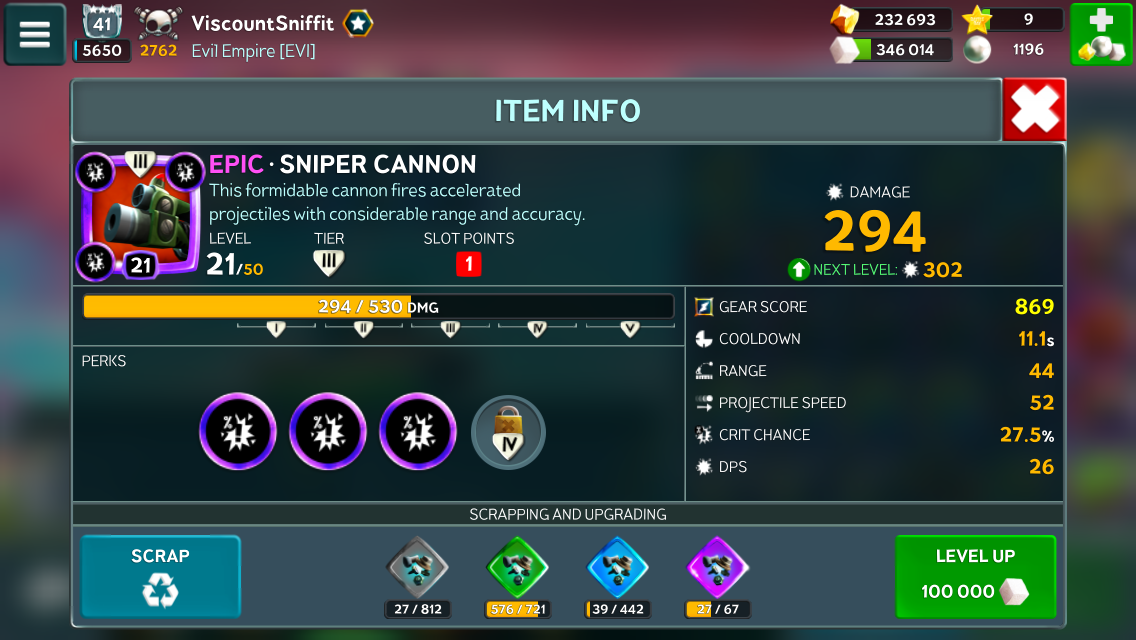This screenshot has width=1136, height=640.
Task: View the ViscountSniffit player profile
Action: (x=262, y=23)
